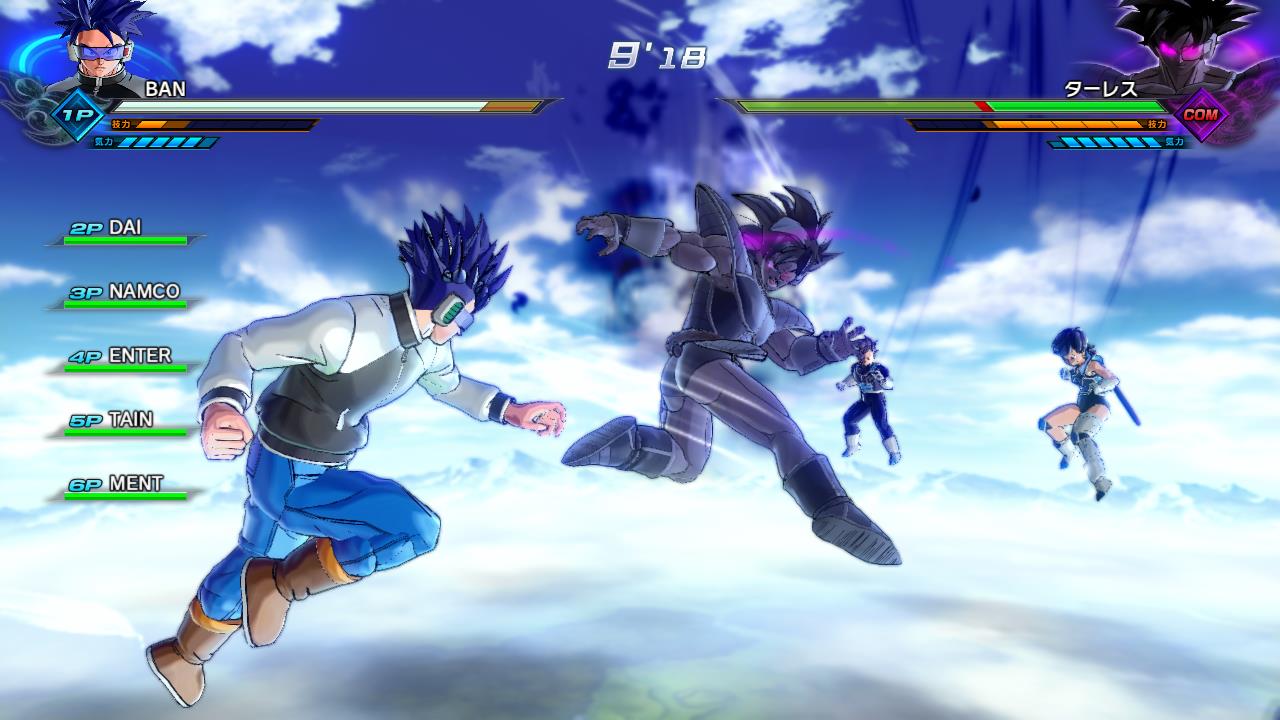Select the 4P ENTER party row
Viewport: 1280px width, 720px height.
[x=125, y=358]
